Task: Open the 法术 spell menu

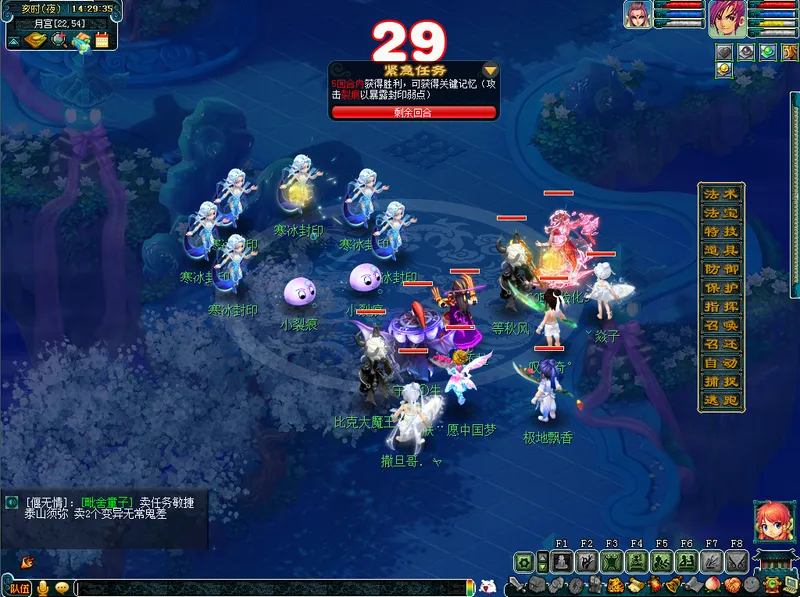Action: (x=721, y=193)
